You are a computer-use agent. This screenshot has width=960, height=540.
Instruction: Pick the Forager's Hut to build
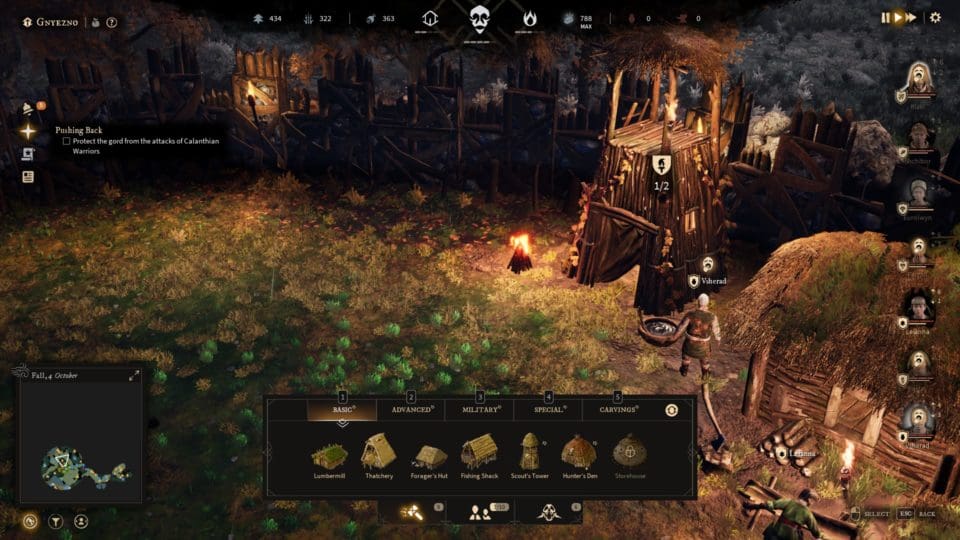(430, 456)
